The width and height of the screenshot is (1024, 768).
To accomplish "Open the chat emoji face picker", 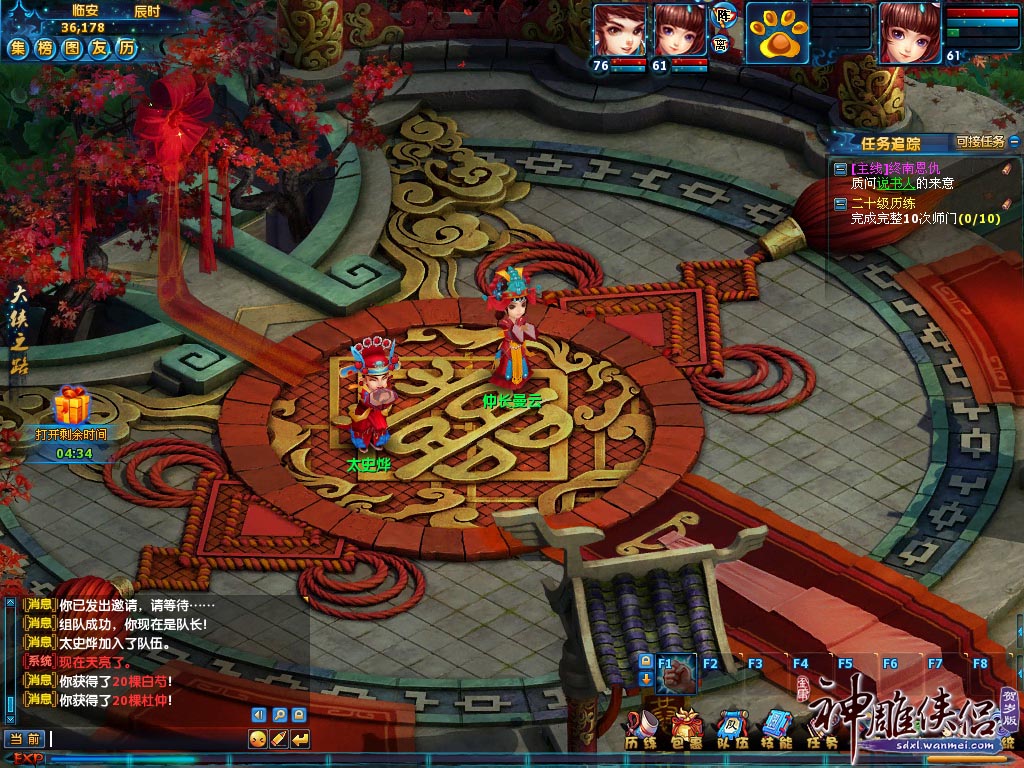I will click(x=257, y=739).
